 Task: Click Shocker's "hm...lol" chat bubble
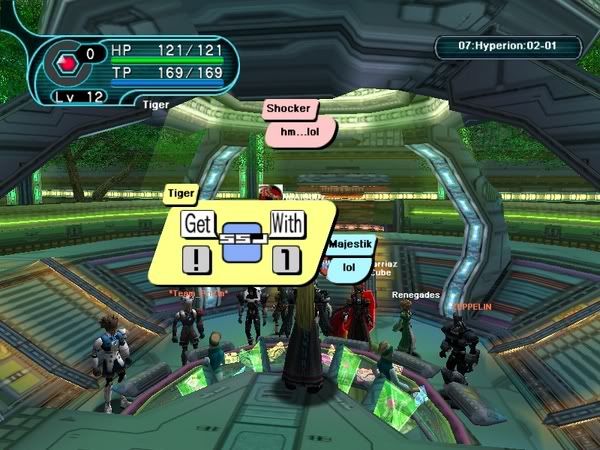point(299,130)
